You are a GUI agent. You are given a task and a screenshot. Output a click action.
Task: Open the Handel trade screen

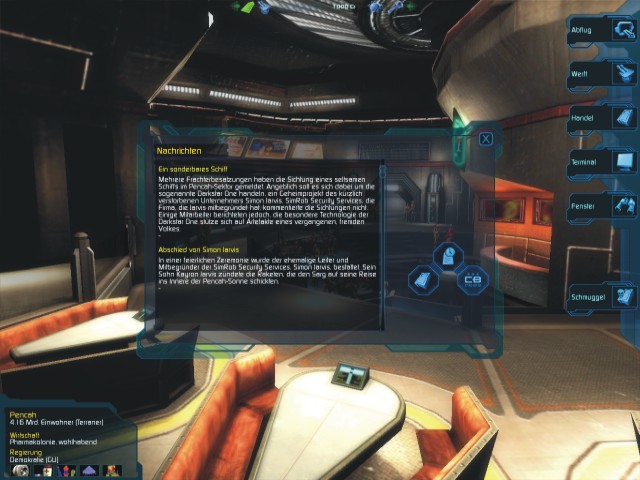pyautogui.click(x=603, y=119)
